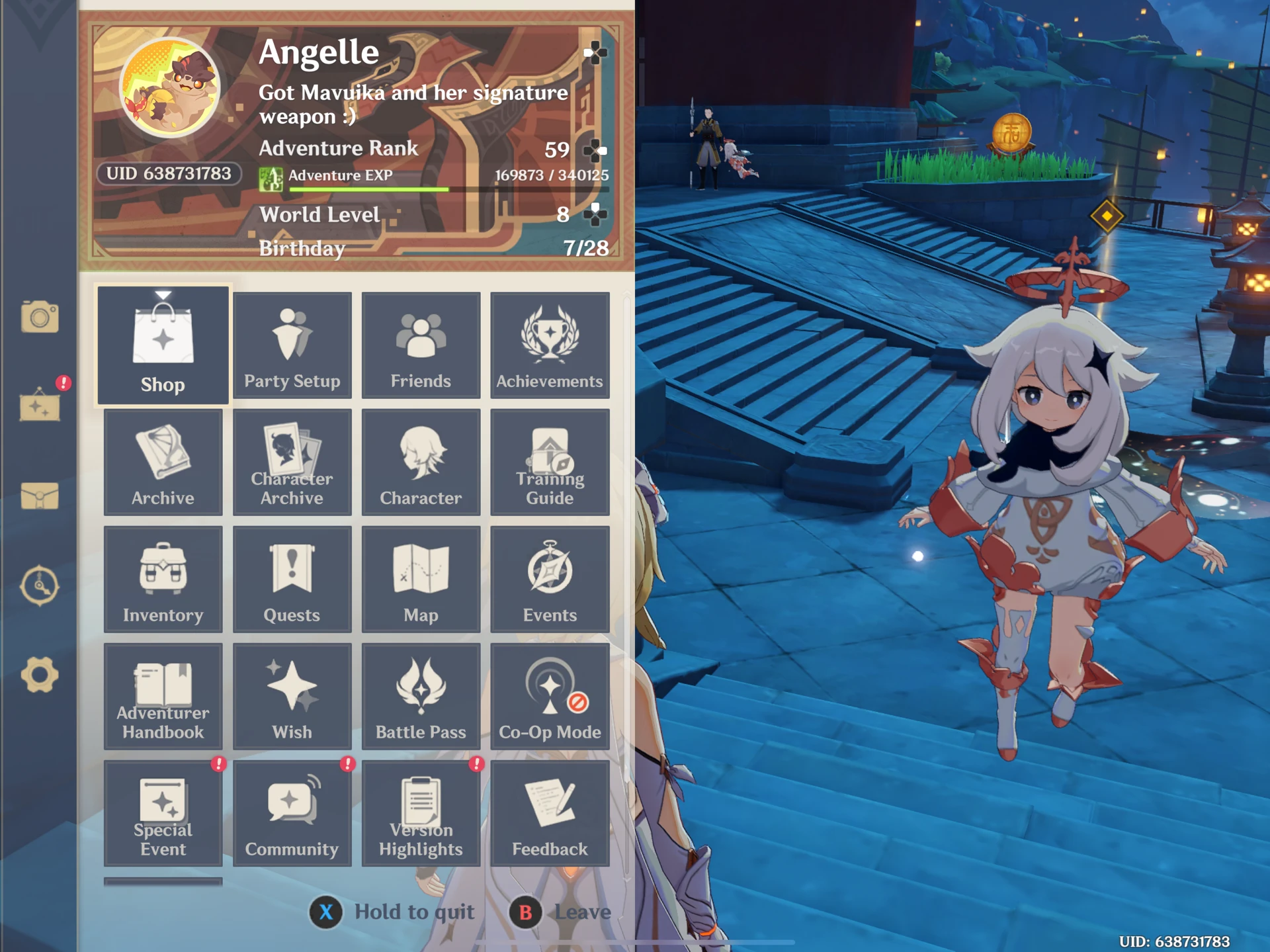Open the Feedback form
The height and width of the screenshot is (952, 1270).
coord(550,812)
